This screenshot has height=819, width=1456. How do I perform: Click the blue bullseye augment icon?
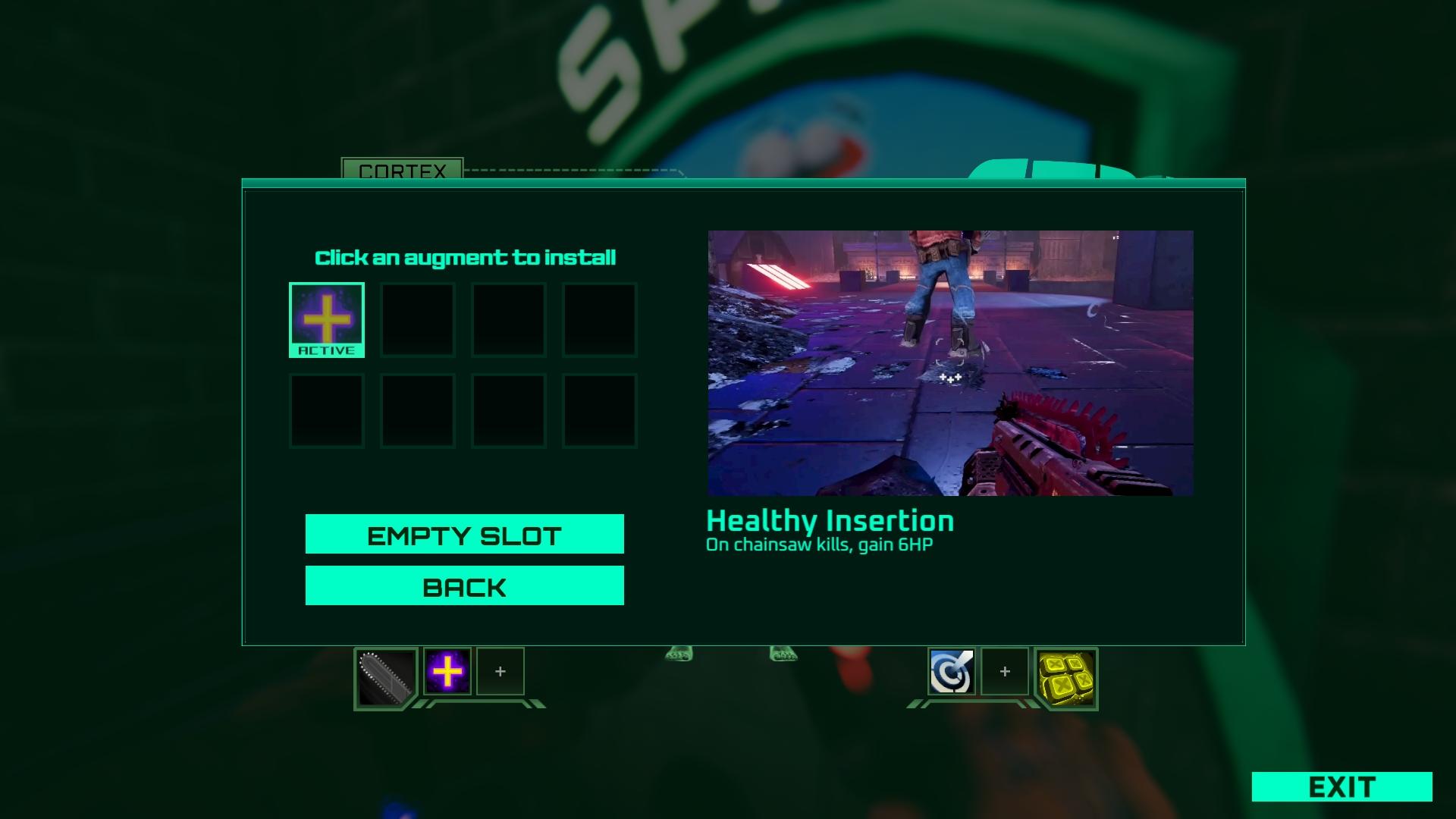(x=952, y=670)
